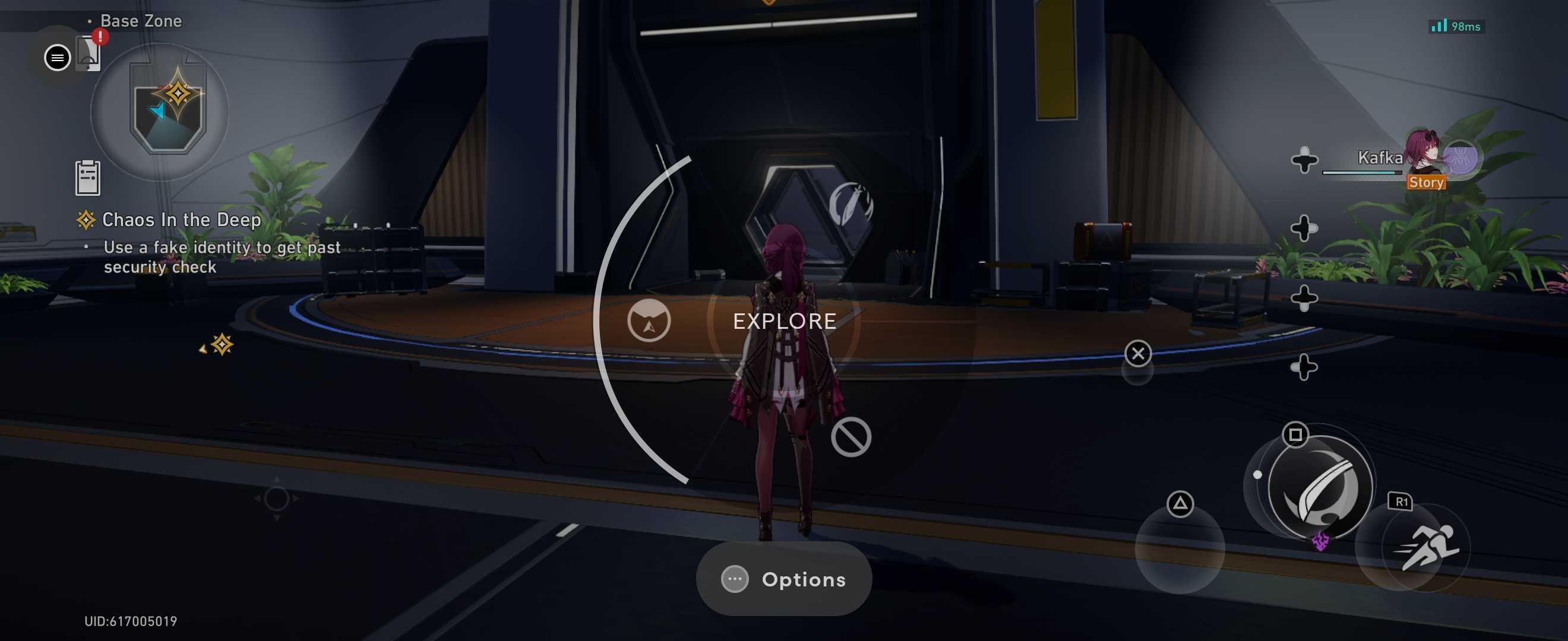Click the Base Zone location label
The width and height of the screenshot is (1568, 641).
[141, 20]
